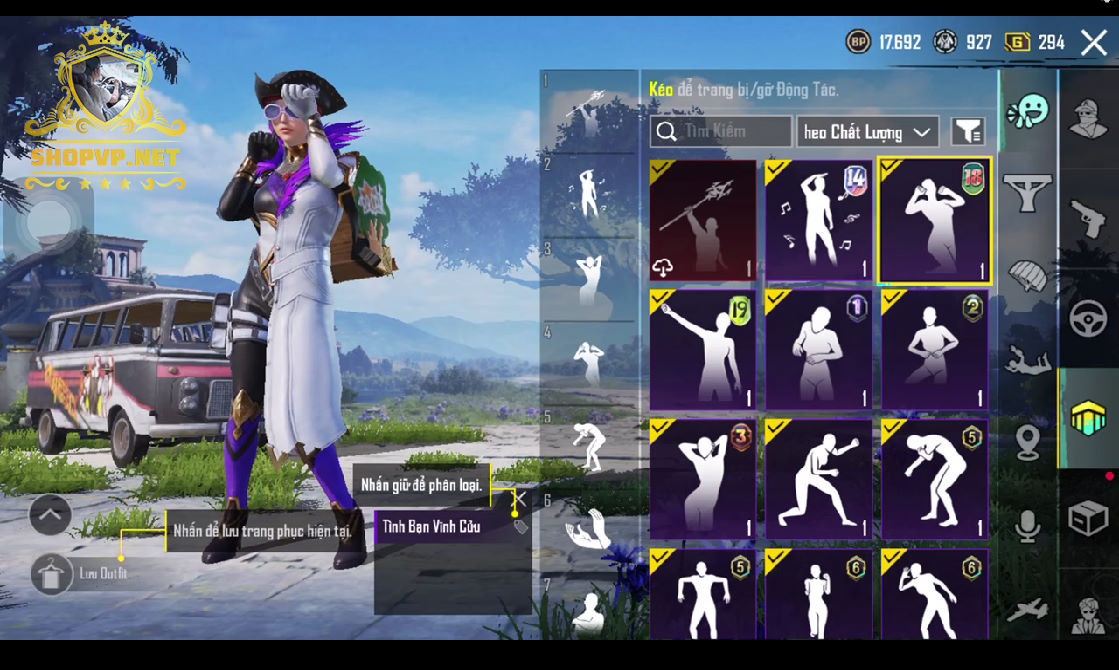
Task: Open the crate box tab
Action: 1088,518
